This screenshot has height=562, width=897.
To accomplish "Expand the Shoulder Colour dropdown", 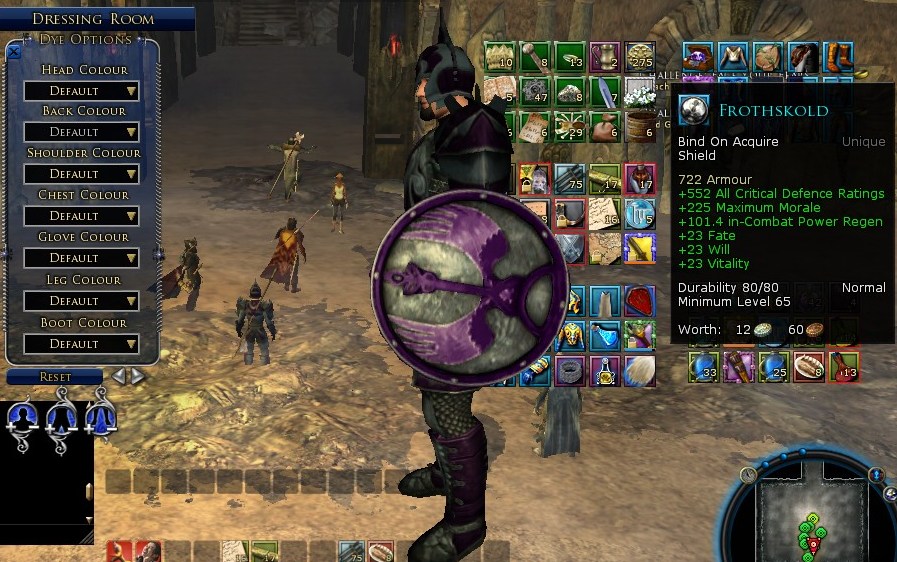I will (x=82, y=174).
